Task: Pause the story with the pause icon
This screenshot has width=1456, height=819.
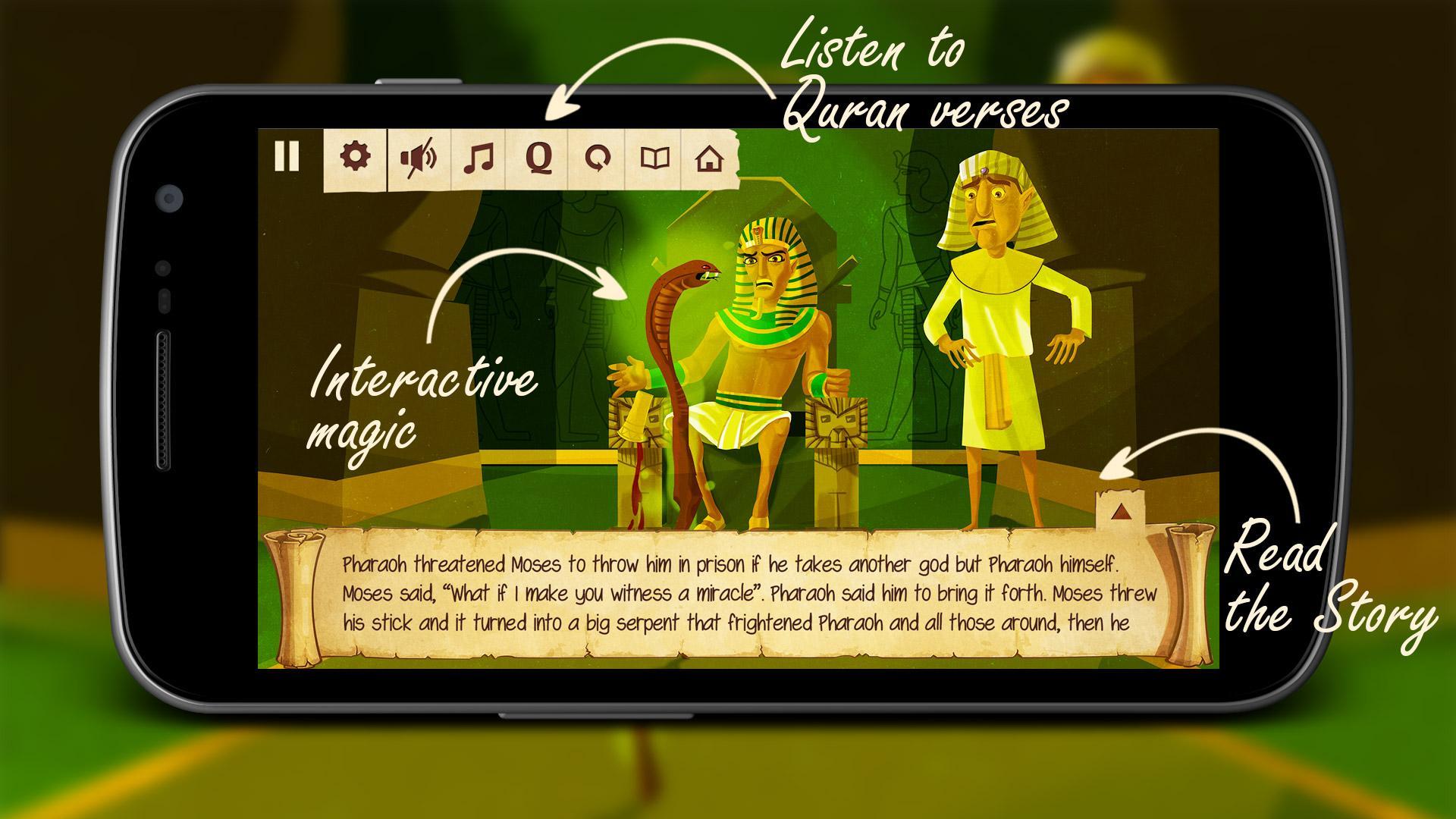Action: coord(286,158)
